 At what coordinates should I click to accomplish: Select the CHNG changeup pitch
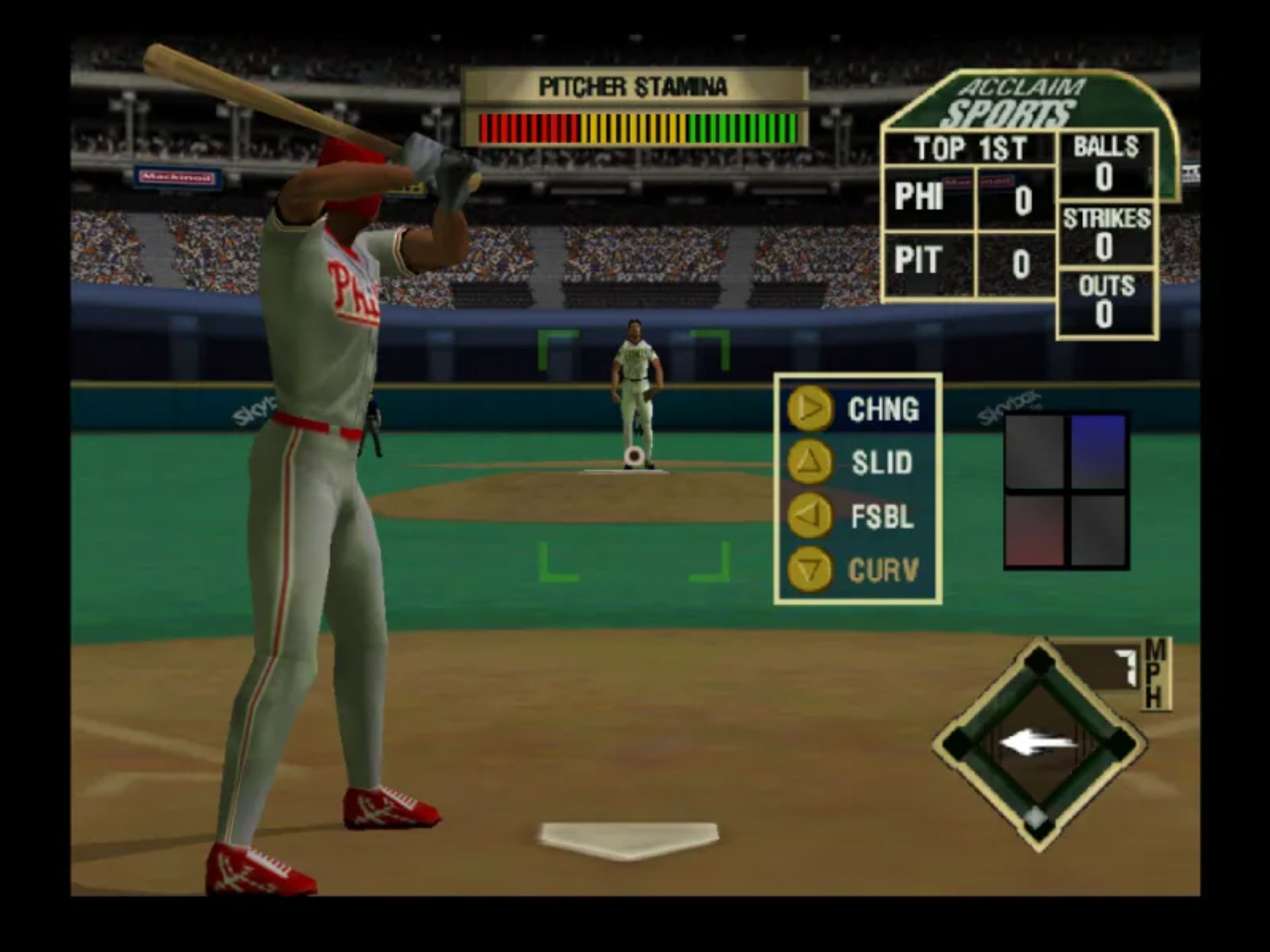(857, 409)
